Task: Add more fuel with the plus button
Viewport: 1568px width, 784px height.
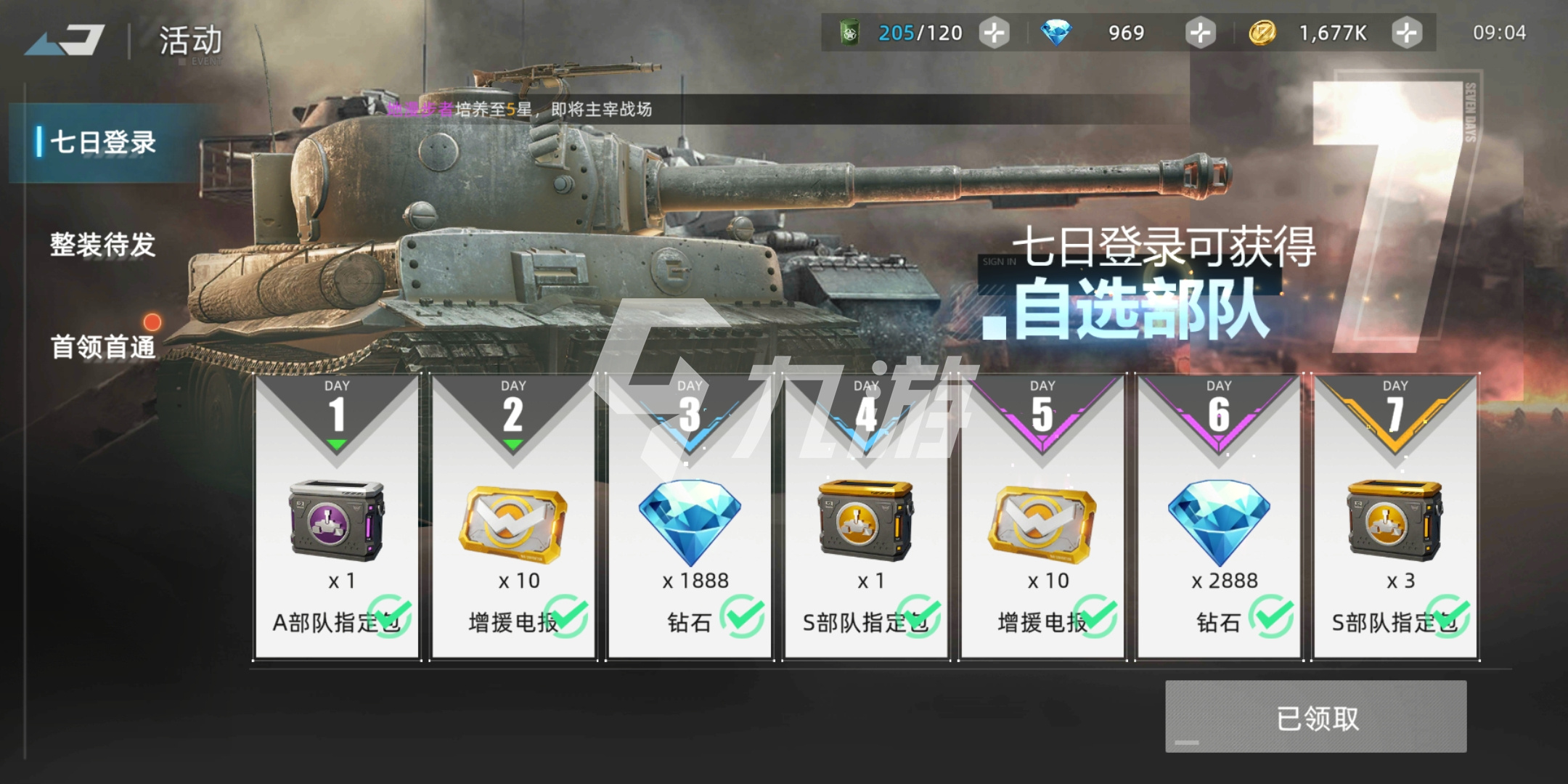Action: coord(994,33)
